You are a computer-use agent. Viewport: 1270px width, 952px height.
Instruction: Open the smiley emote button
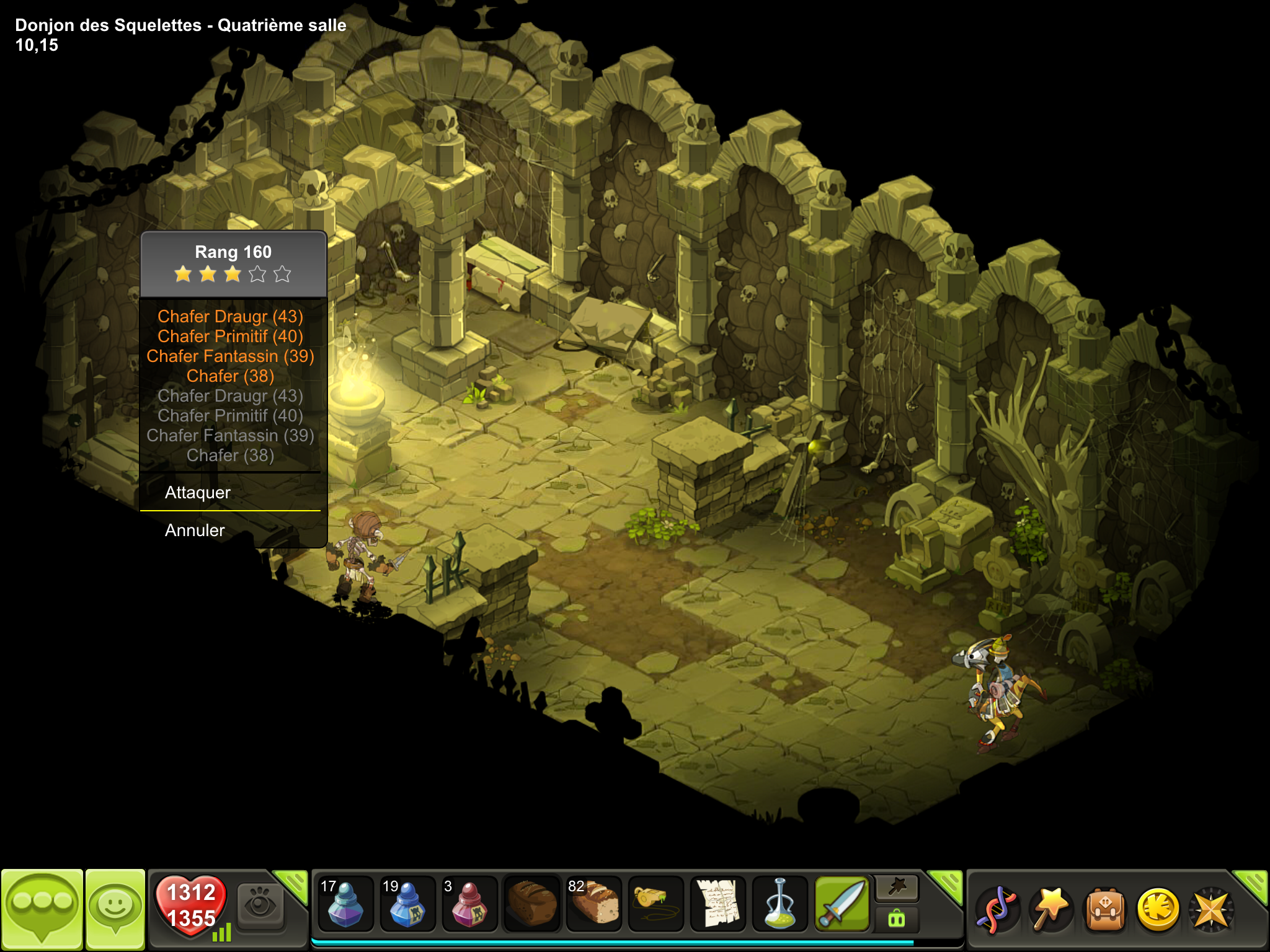(115, 909)
